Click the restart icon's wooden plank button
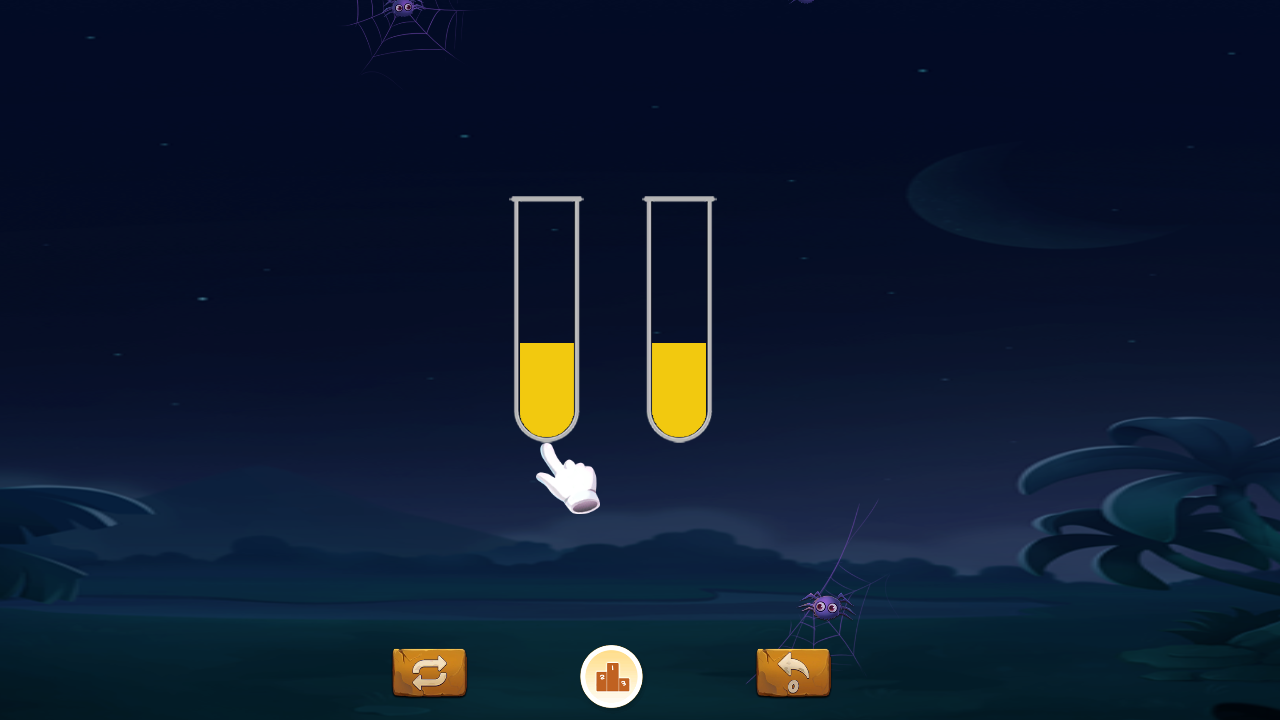This screenshot has width=1280, height=720. (x=430, y=673)
